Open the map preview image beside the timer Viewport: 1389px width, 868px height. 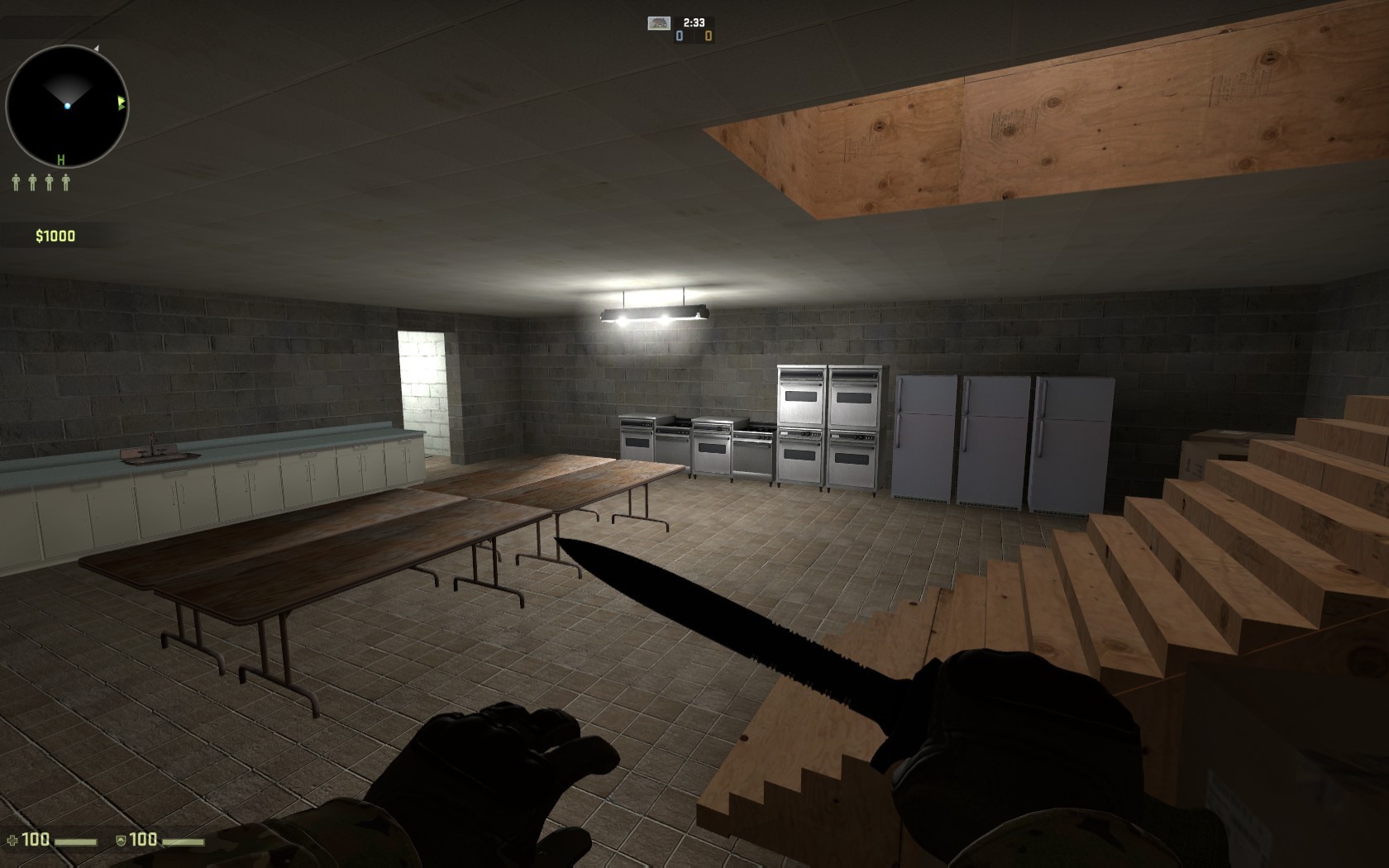(x=659, y=23)
